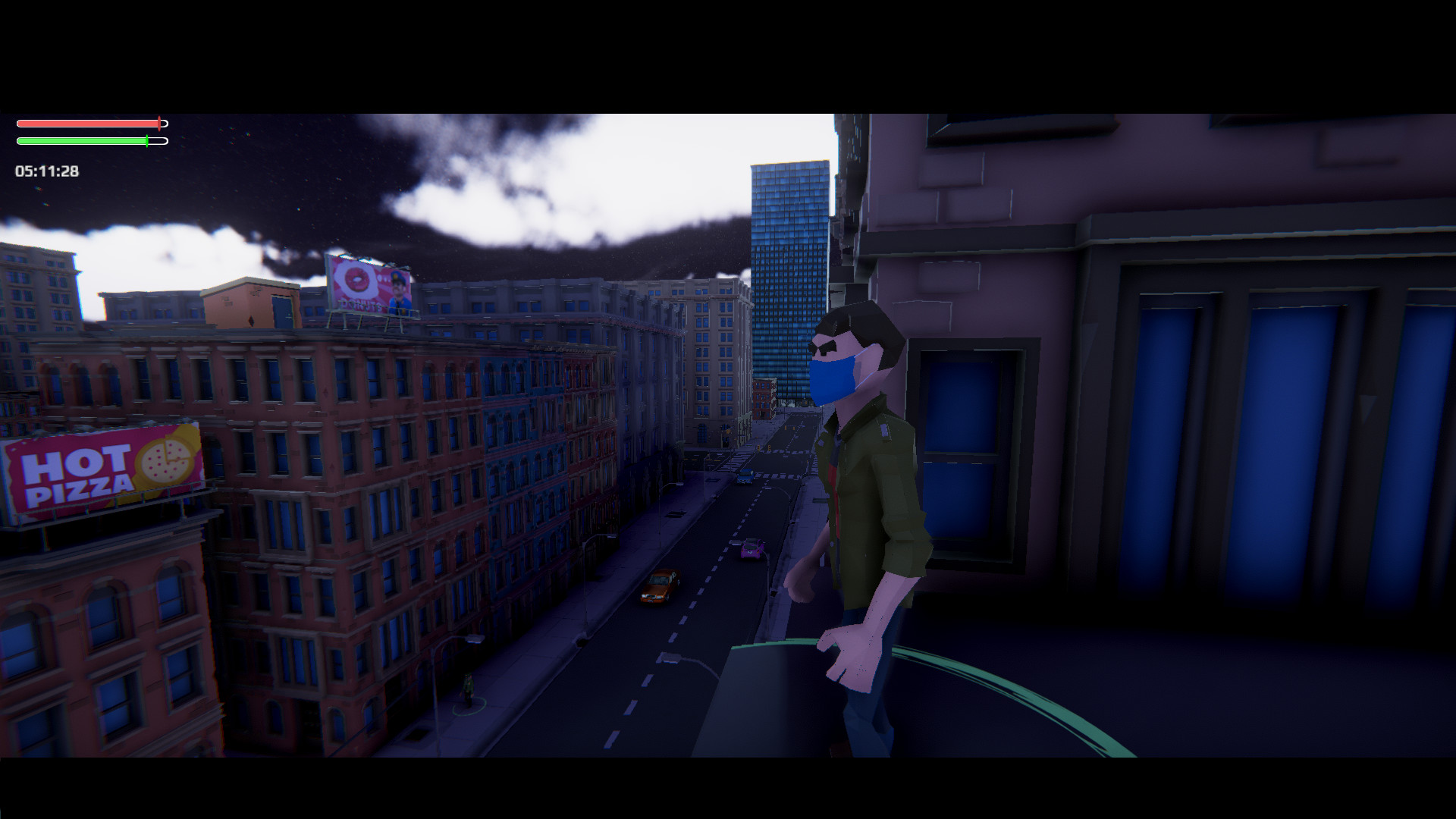Click the timer reading 05:11:28

coord(45,170)
